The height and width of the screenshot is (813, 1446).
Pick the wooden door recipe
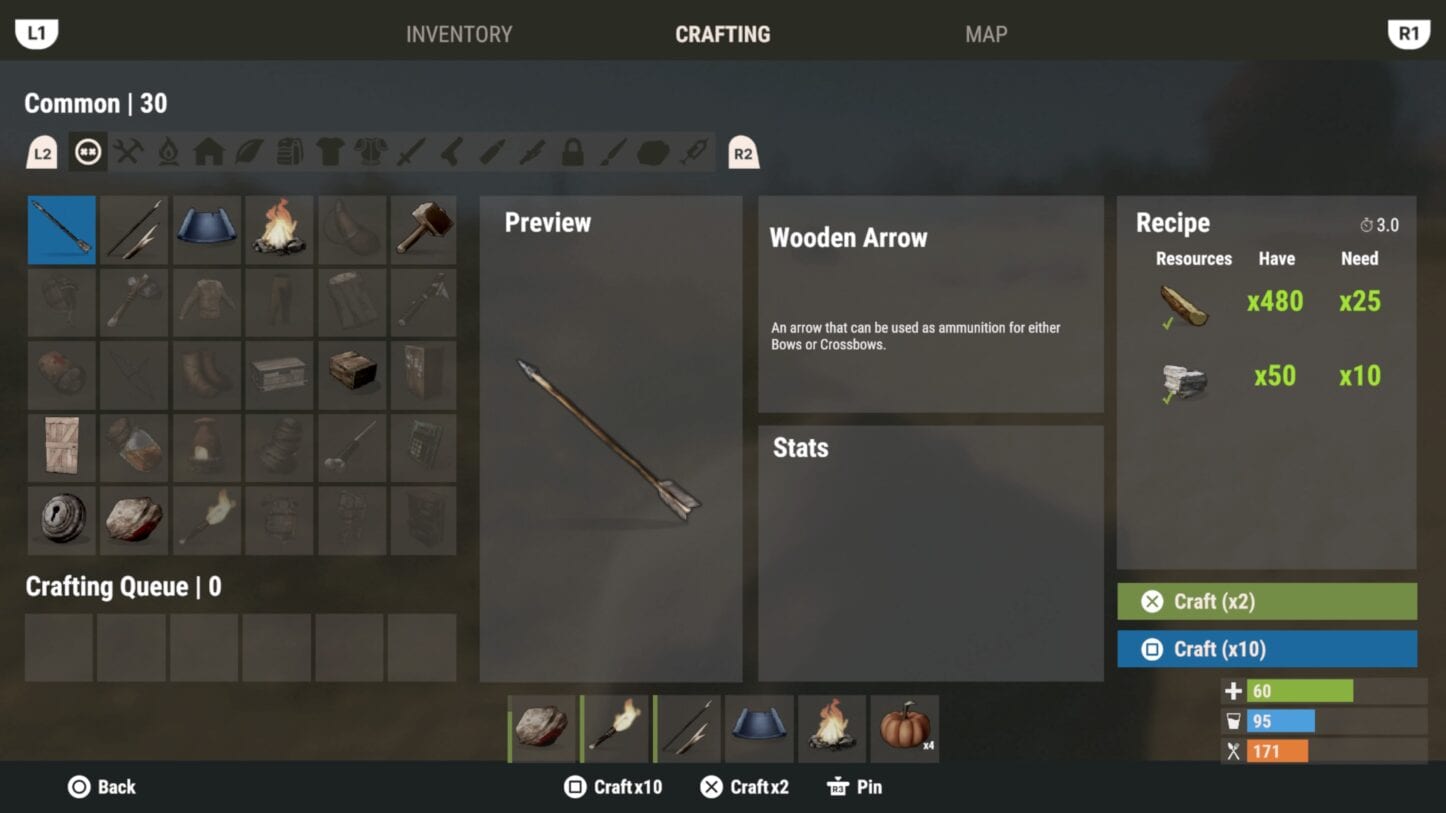pos(62,448)
